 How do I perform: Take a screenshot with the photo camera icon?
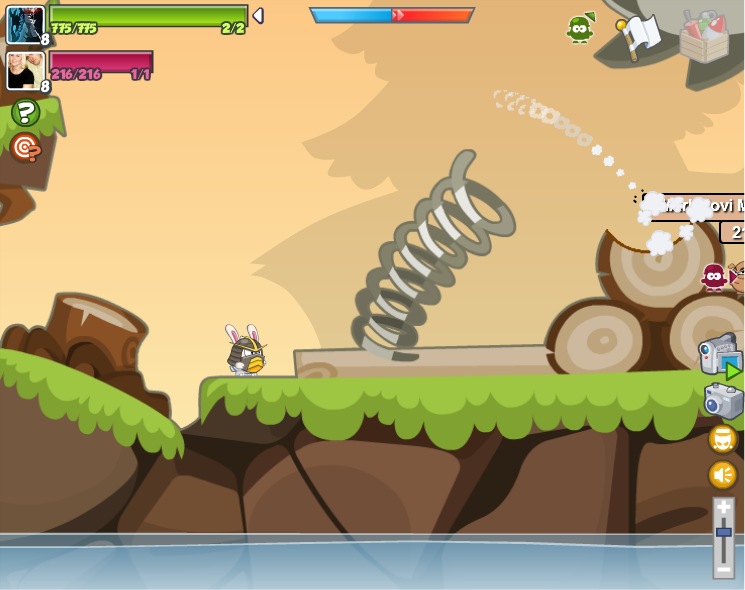point(723,400)
